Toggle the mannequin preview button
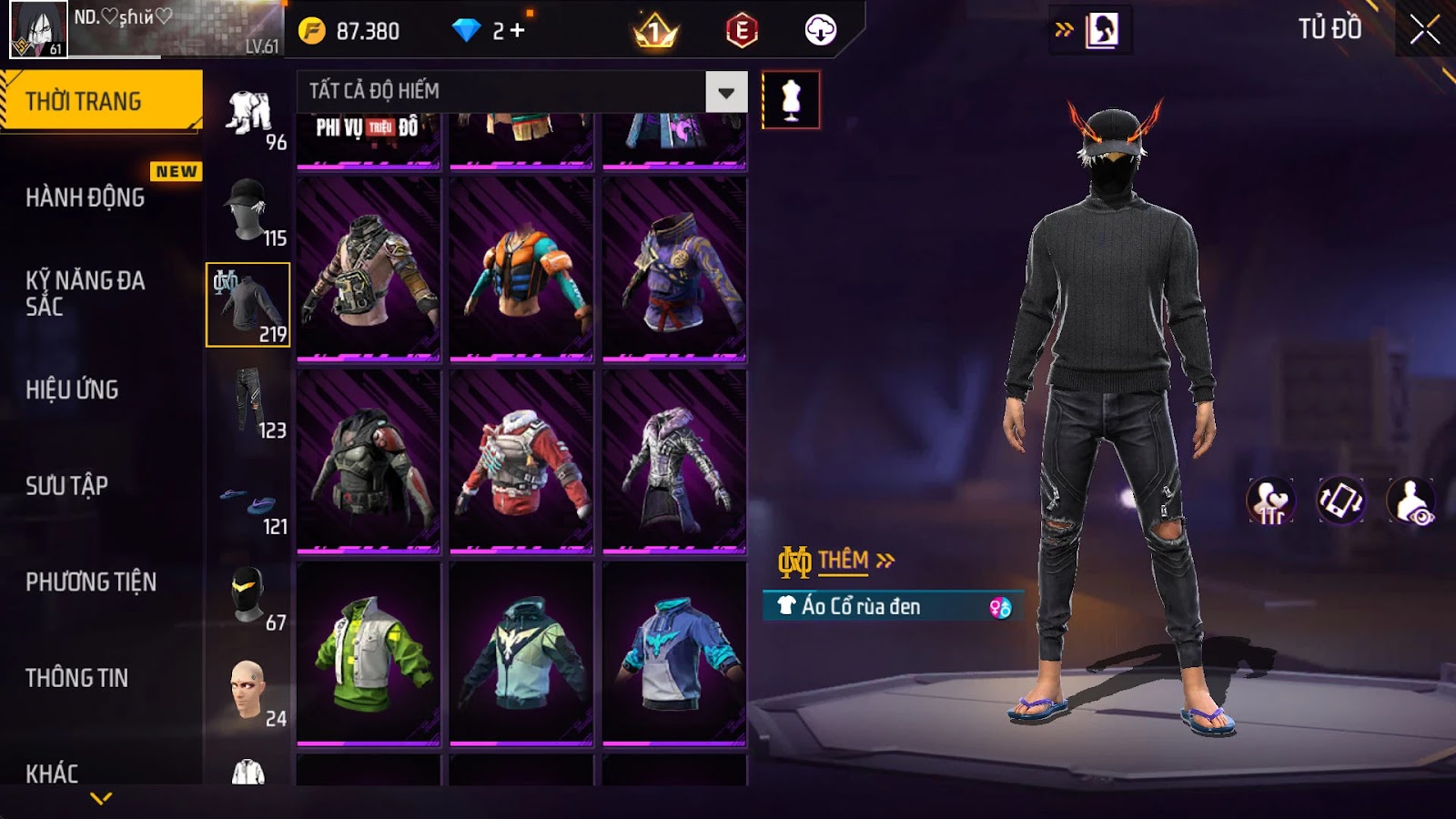This screenshot has height=819, width=1456. point(791,100)
